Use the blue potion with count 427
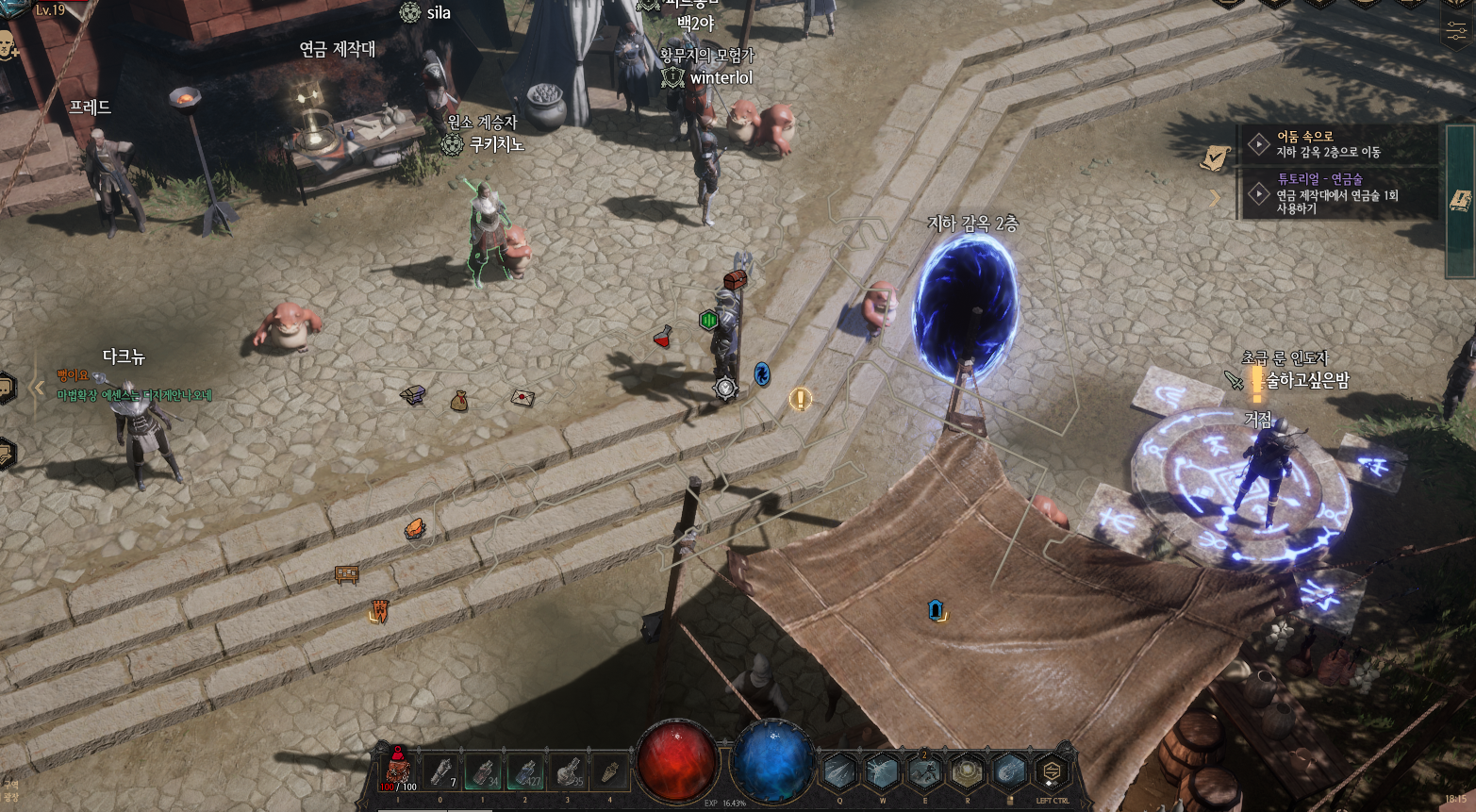The height and width of the screenshot is (812, 1476). coord(526,771)
